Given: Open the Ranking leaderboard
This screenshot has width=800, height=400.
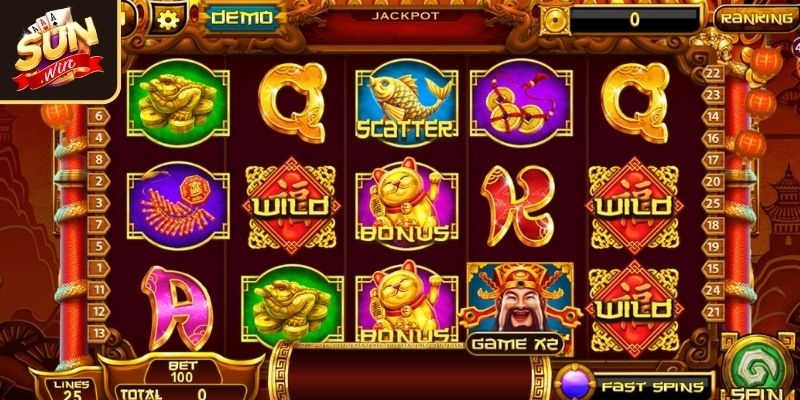Looking at the screenshot, I should tap(758, 17).
